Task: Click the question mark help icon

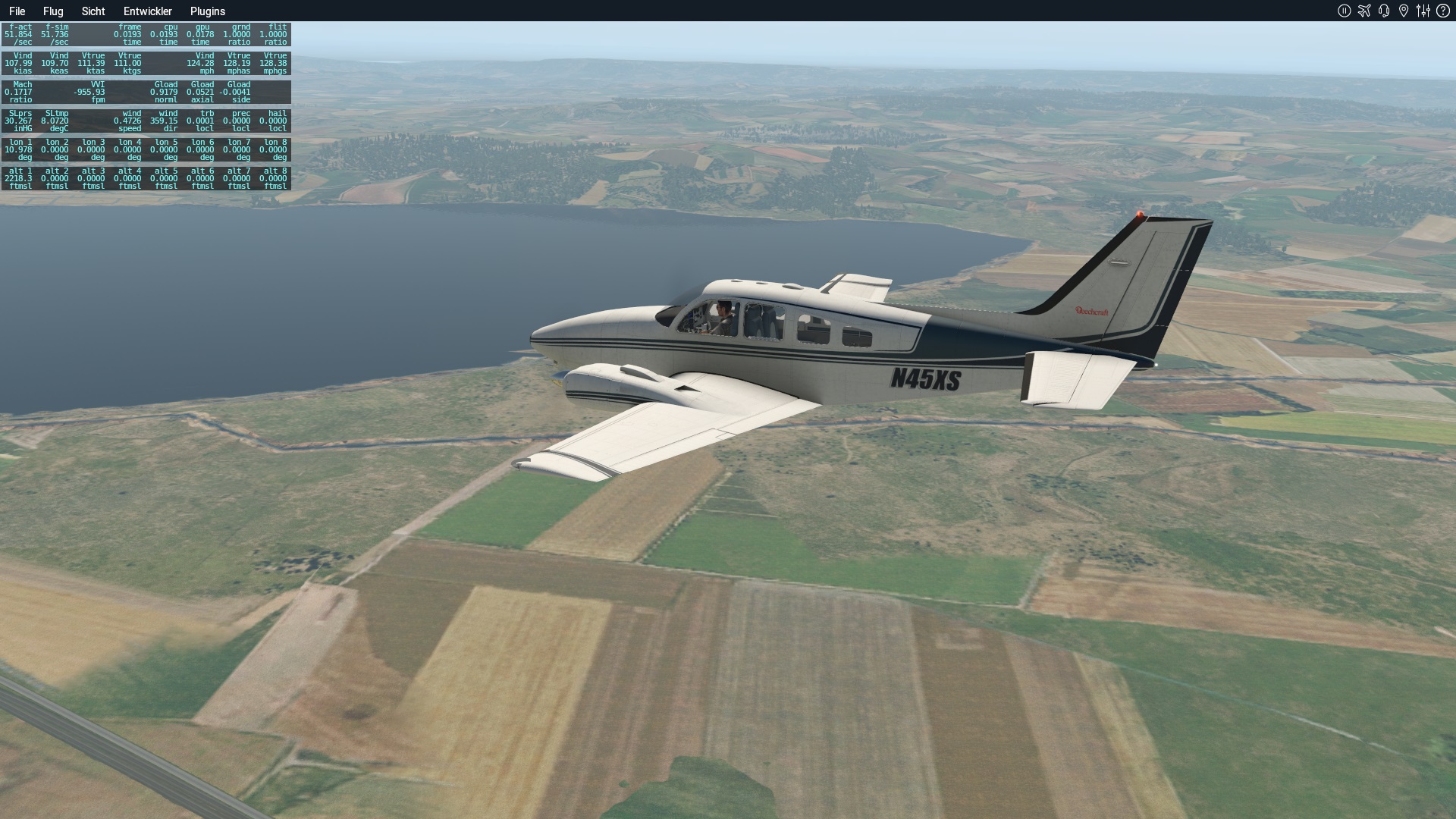Action: point(1443,11)
